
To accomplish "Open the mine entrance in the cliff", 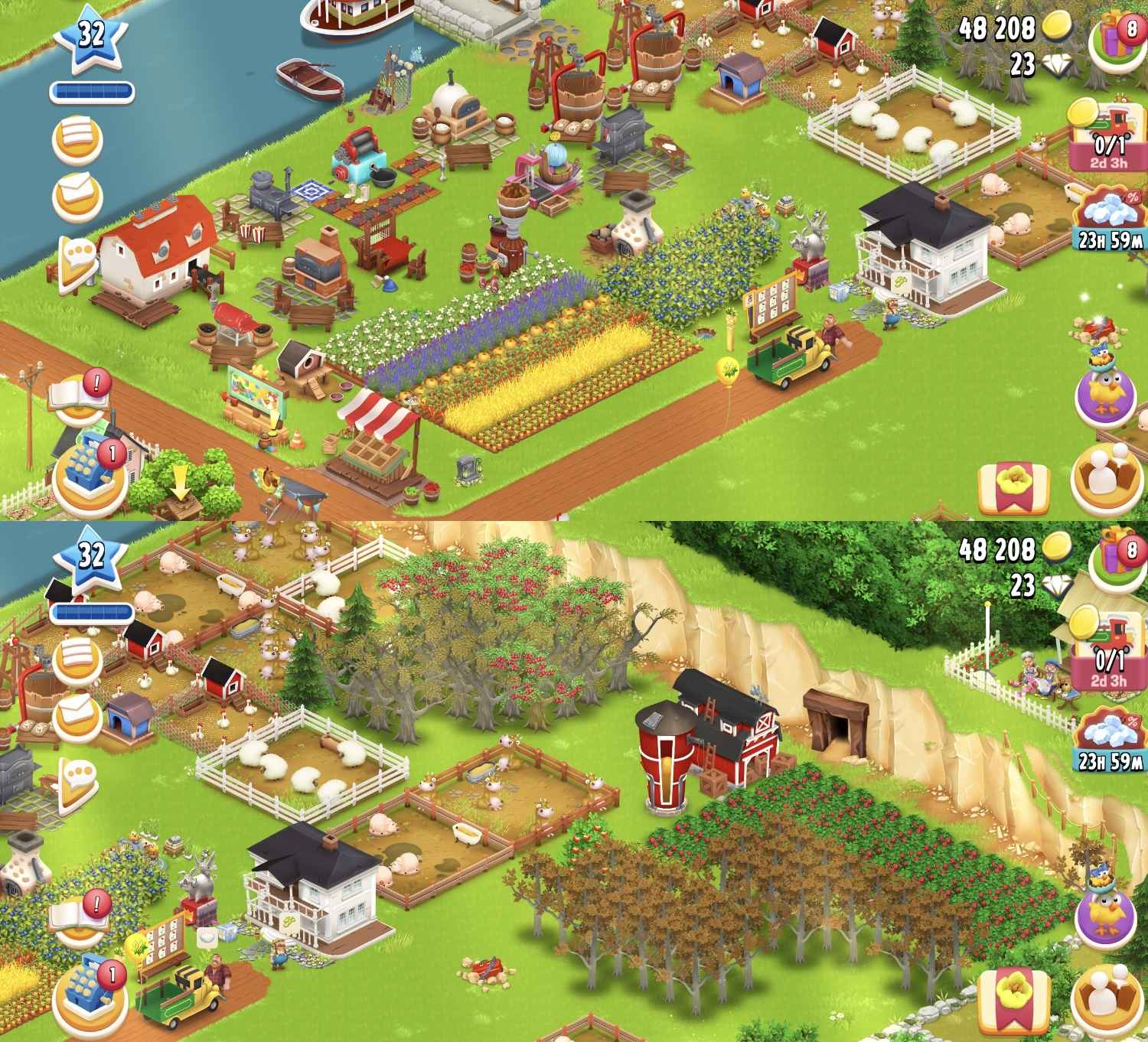I will coord(838,723).
